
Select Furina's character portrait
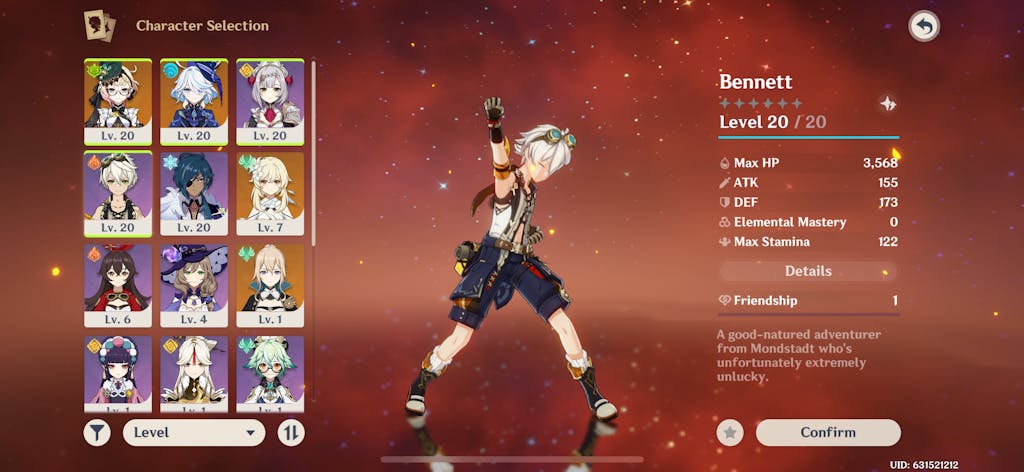[194, 100]
